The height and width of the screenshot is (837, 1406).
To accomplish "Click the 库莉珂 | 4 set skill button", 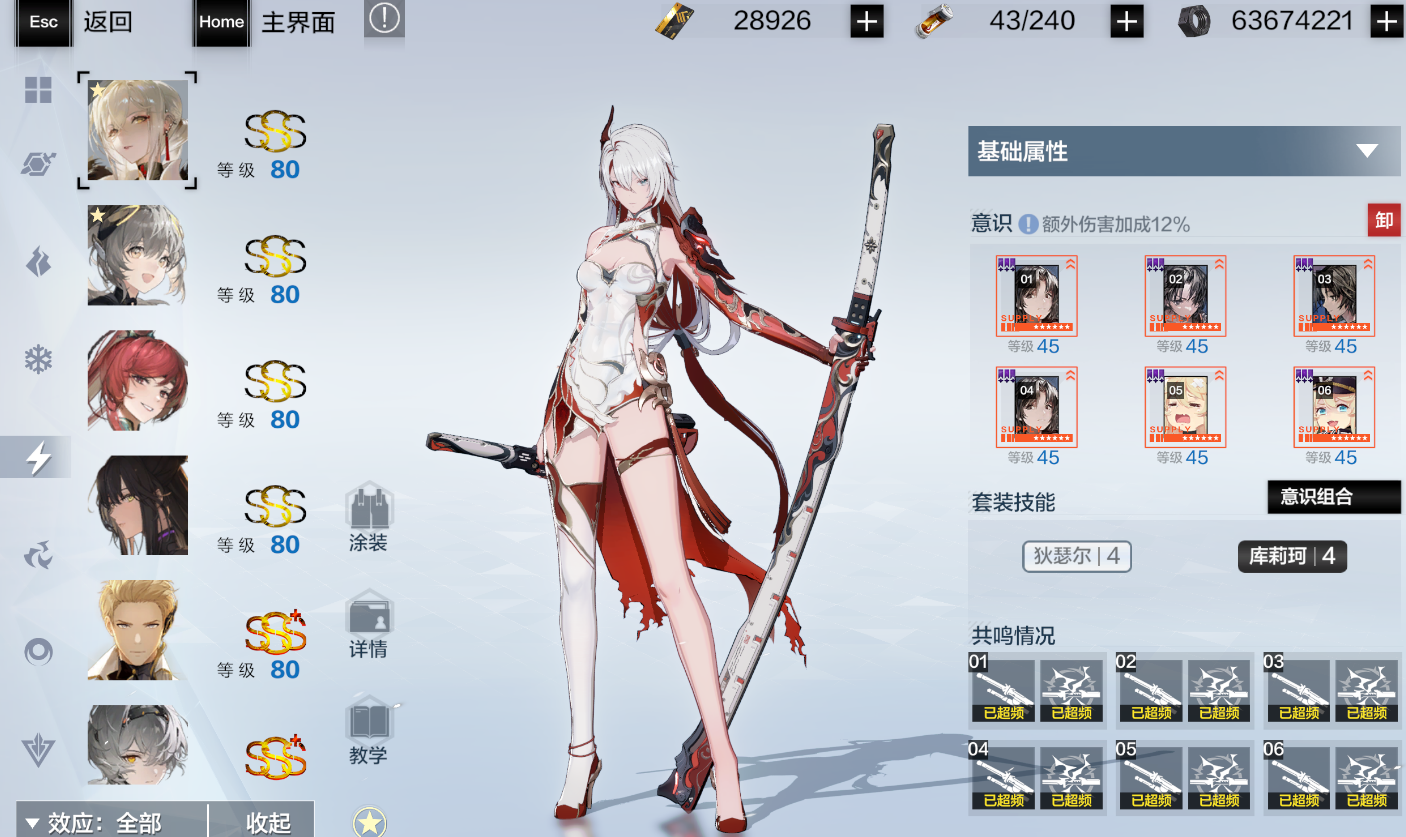I will pyautogui.click(x=1292, y=556).
